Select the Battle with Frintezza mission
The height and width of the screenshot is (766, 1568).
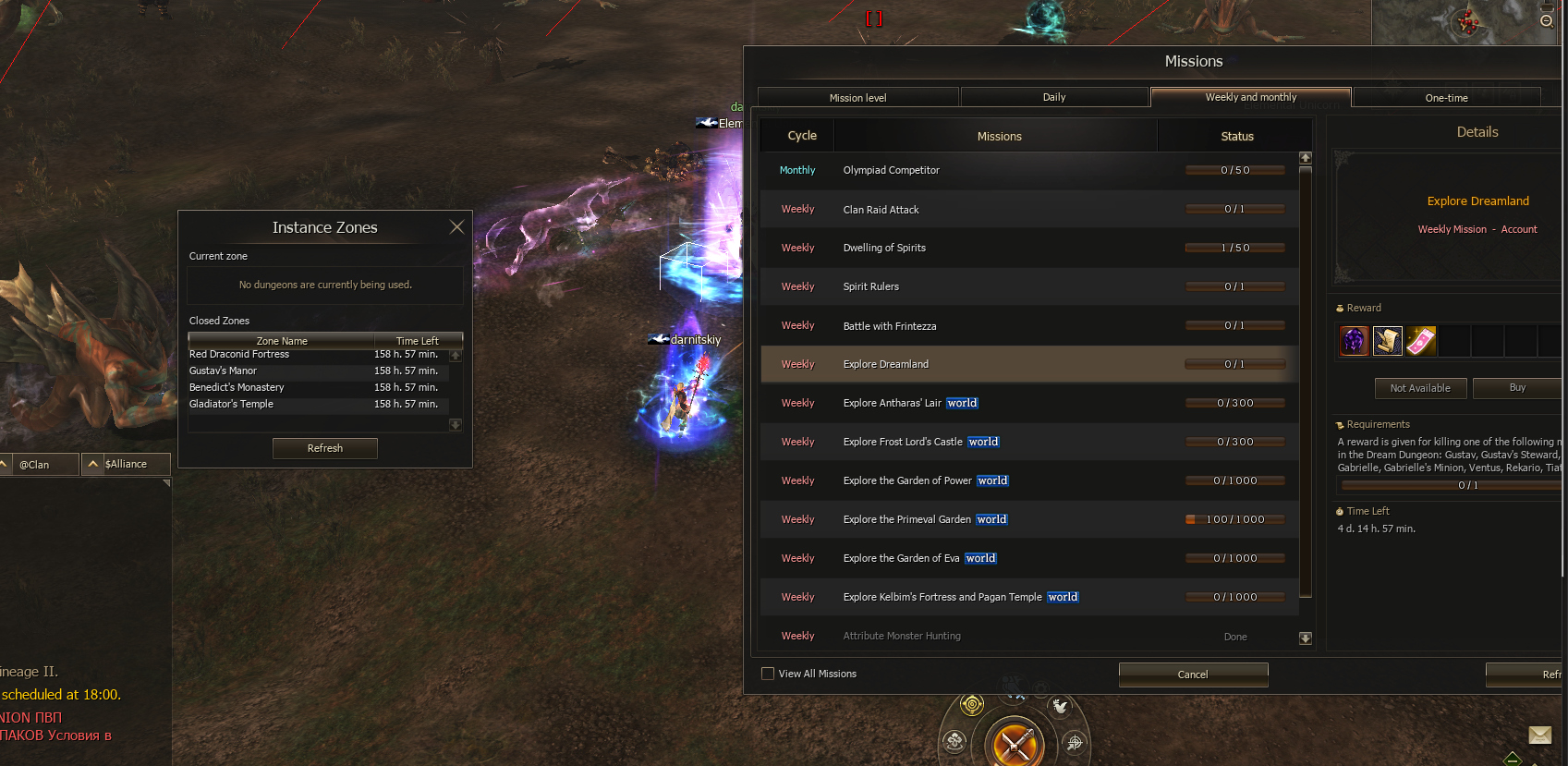point(1029,326)
